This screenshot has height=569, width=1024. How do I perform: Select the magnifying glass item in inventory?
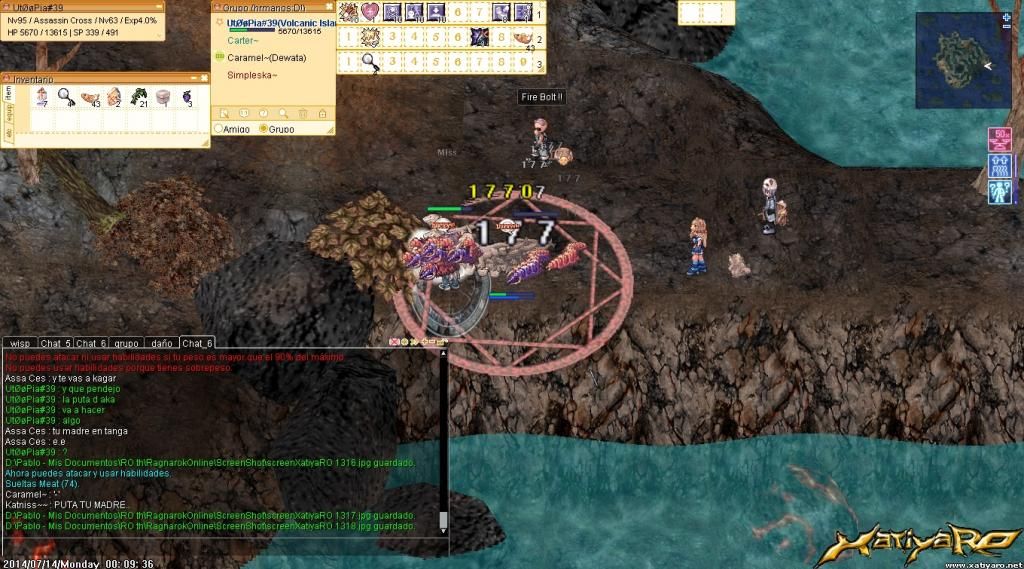point(65,97)
